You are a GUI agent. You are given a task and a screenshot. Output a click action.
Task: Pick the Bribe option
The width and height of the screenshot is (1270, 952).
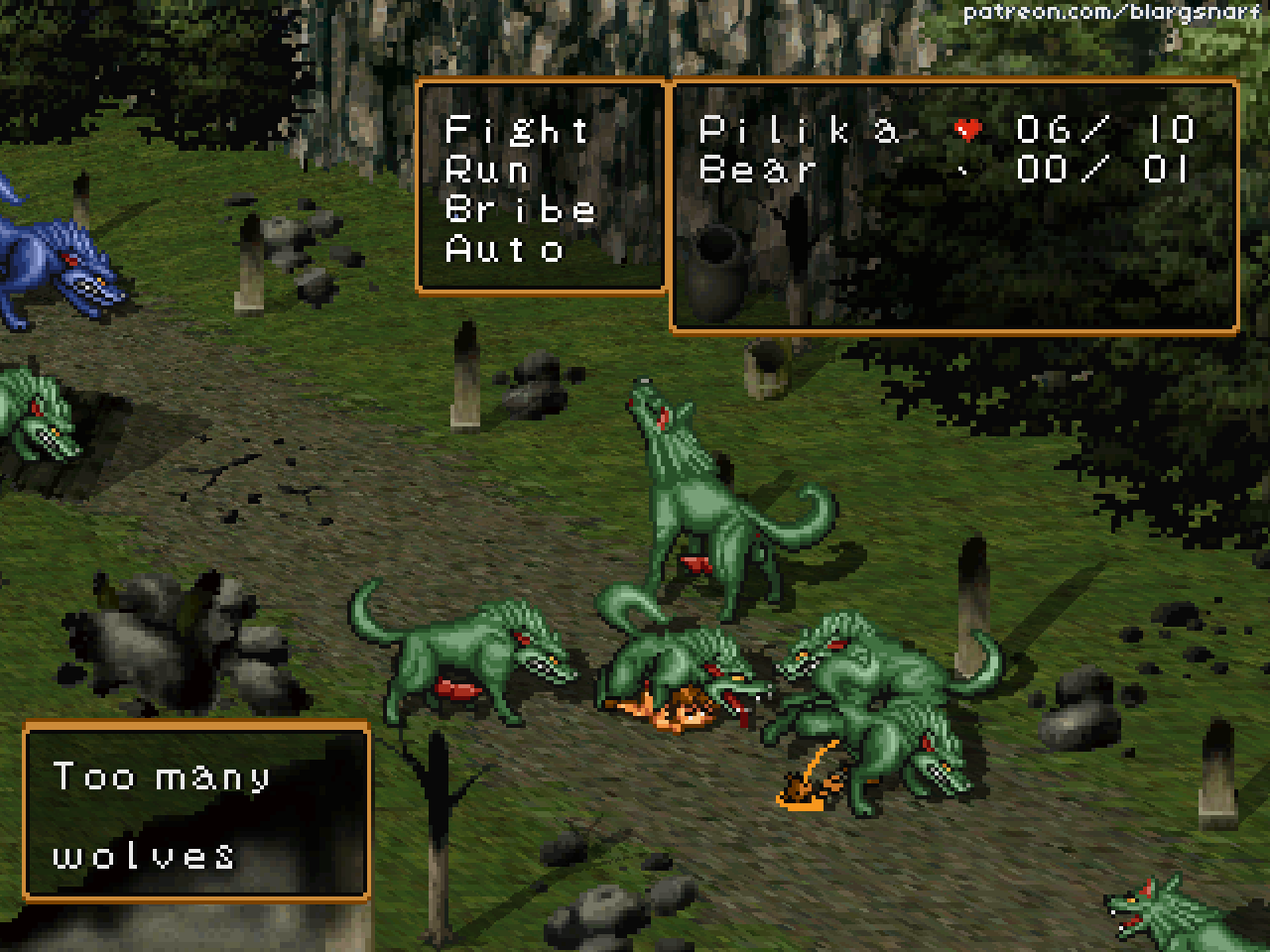[x=520, y=209]
